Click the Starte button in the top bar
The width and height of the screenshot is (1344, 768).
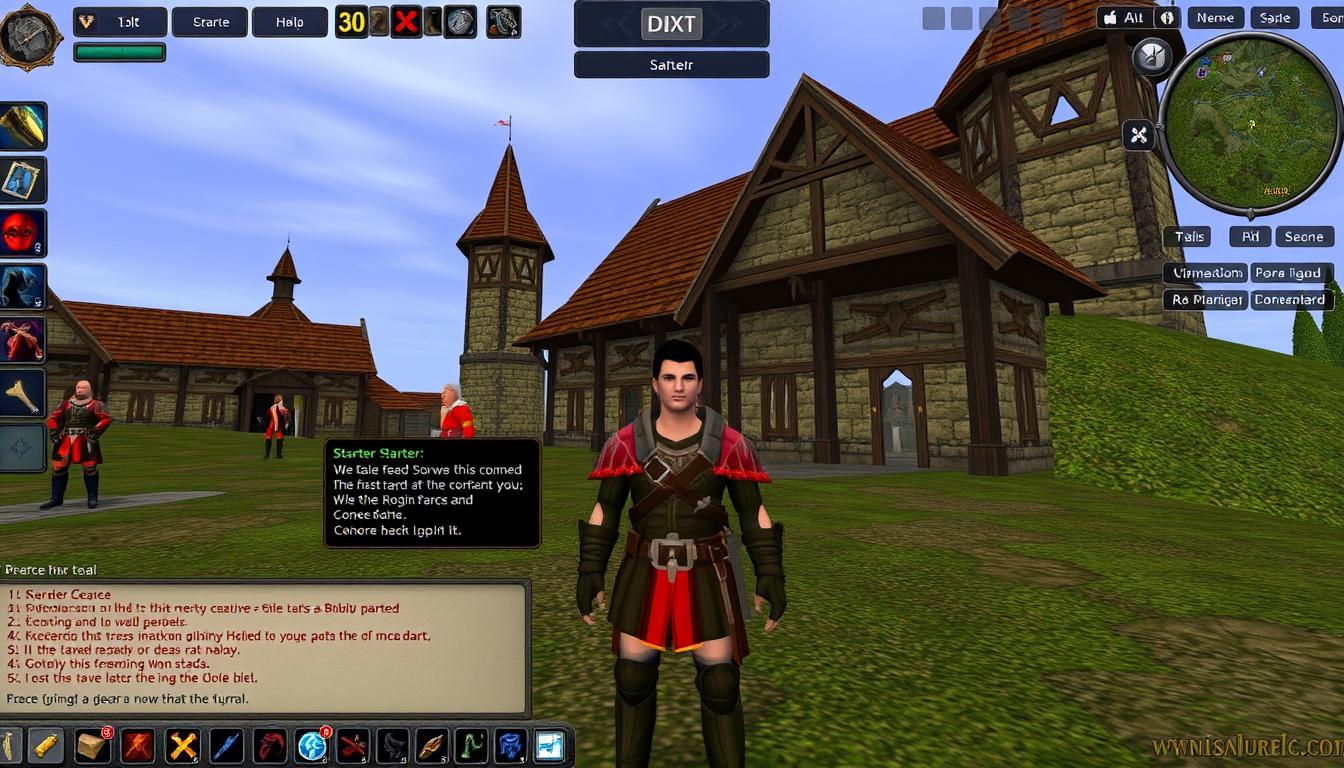[209, 21]
